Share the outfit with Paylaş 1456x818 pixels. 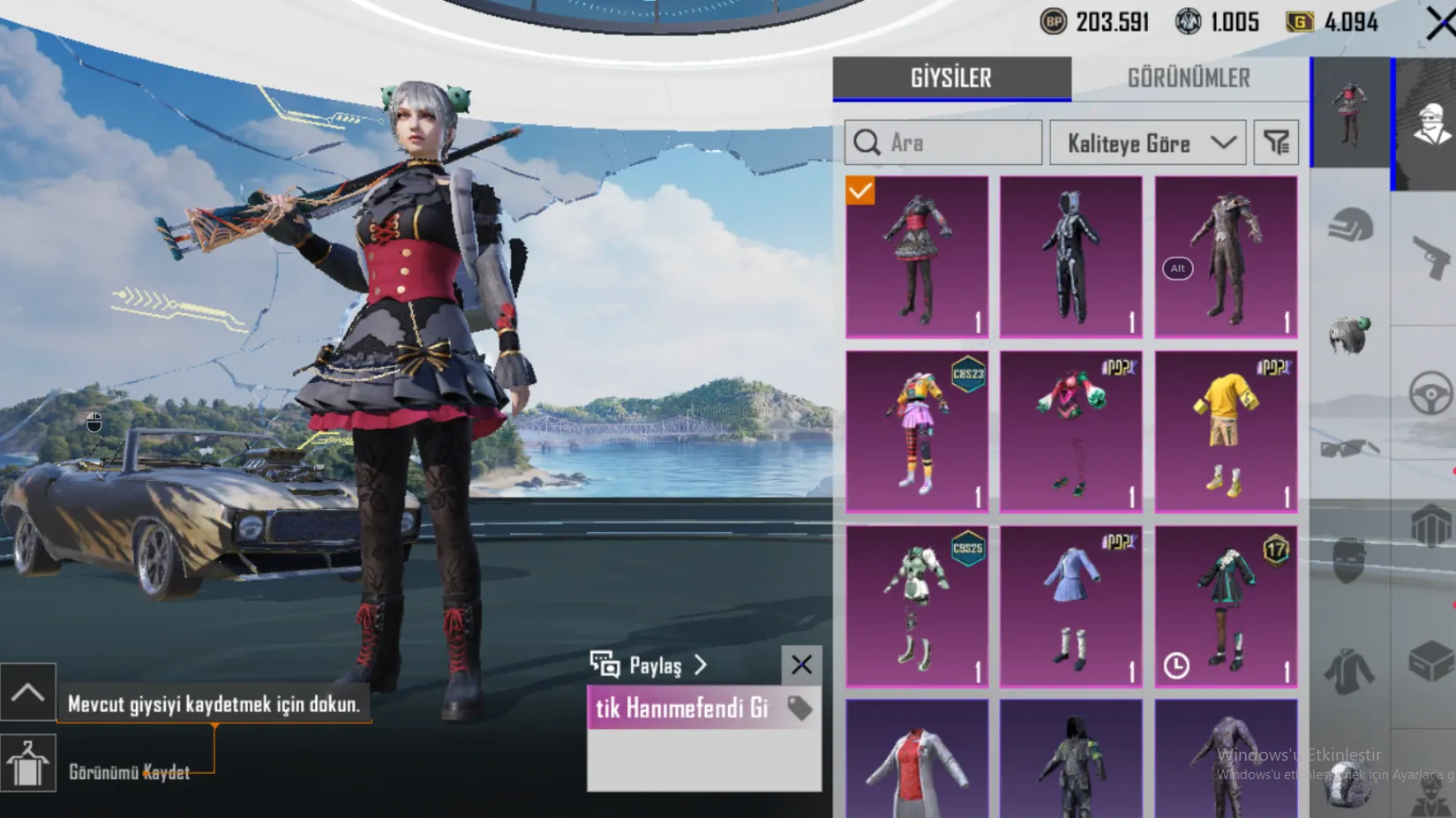pyautogui.click(x=649, y=665)
